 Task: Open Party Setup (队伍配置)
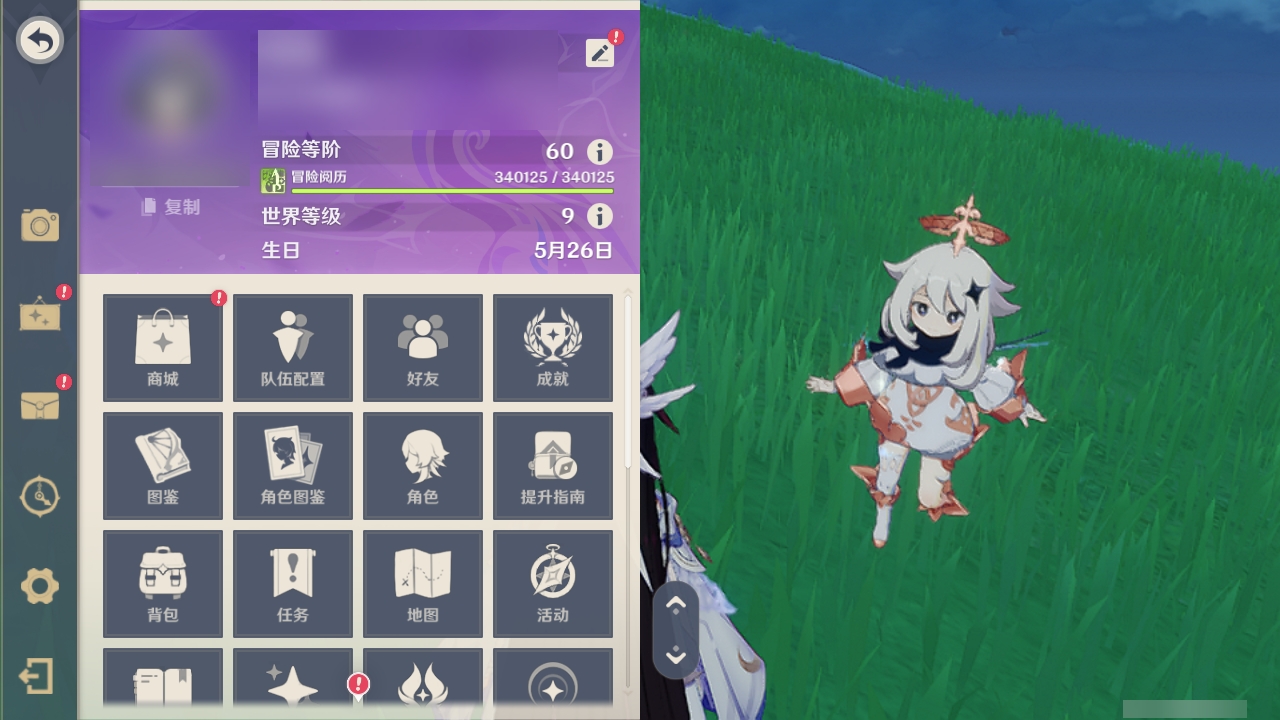(292, 347)
